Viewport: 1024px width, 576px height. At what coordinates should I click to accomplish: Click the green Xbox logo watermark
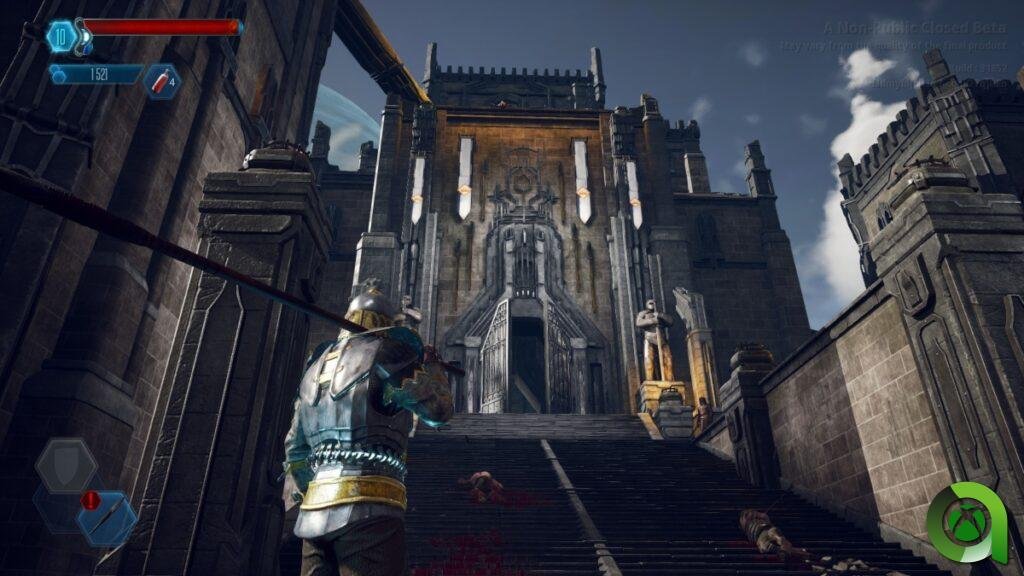[966, 523]
